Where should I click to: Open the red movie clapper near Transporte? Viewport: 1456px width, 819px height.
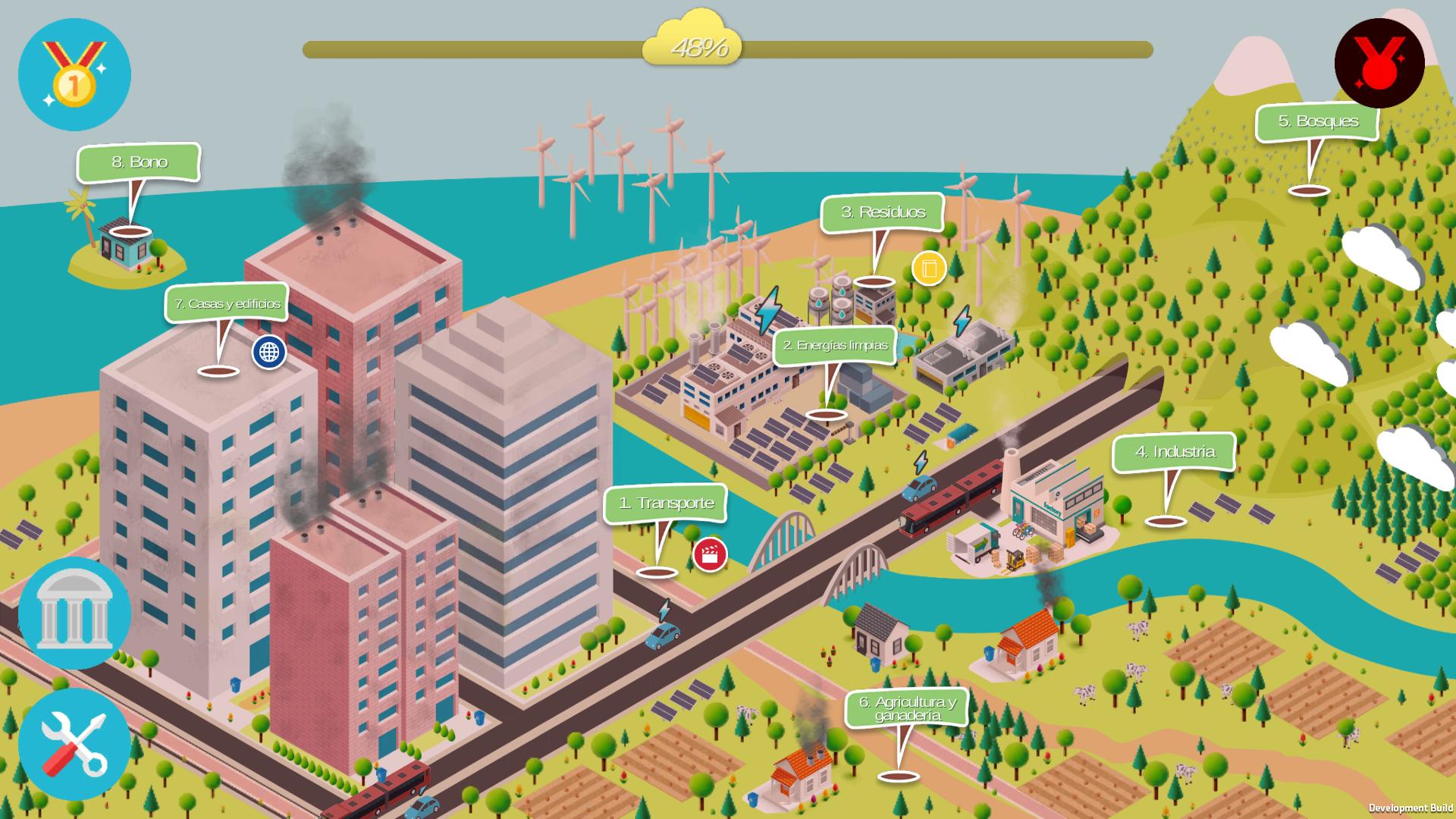point(708,554)
